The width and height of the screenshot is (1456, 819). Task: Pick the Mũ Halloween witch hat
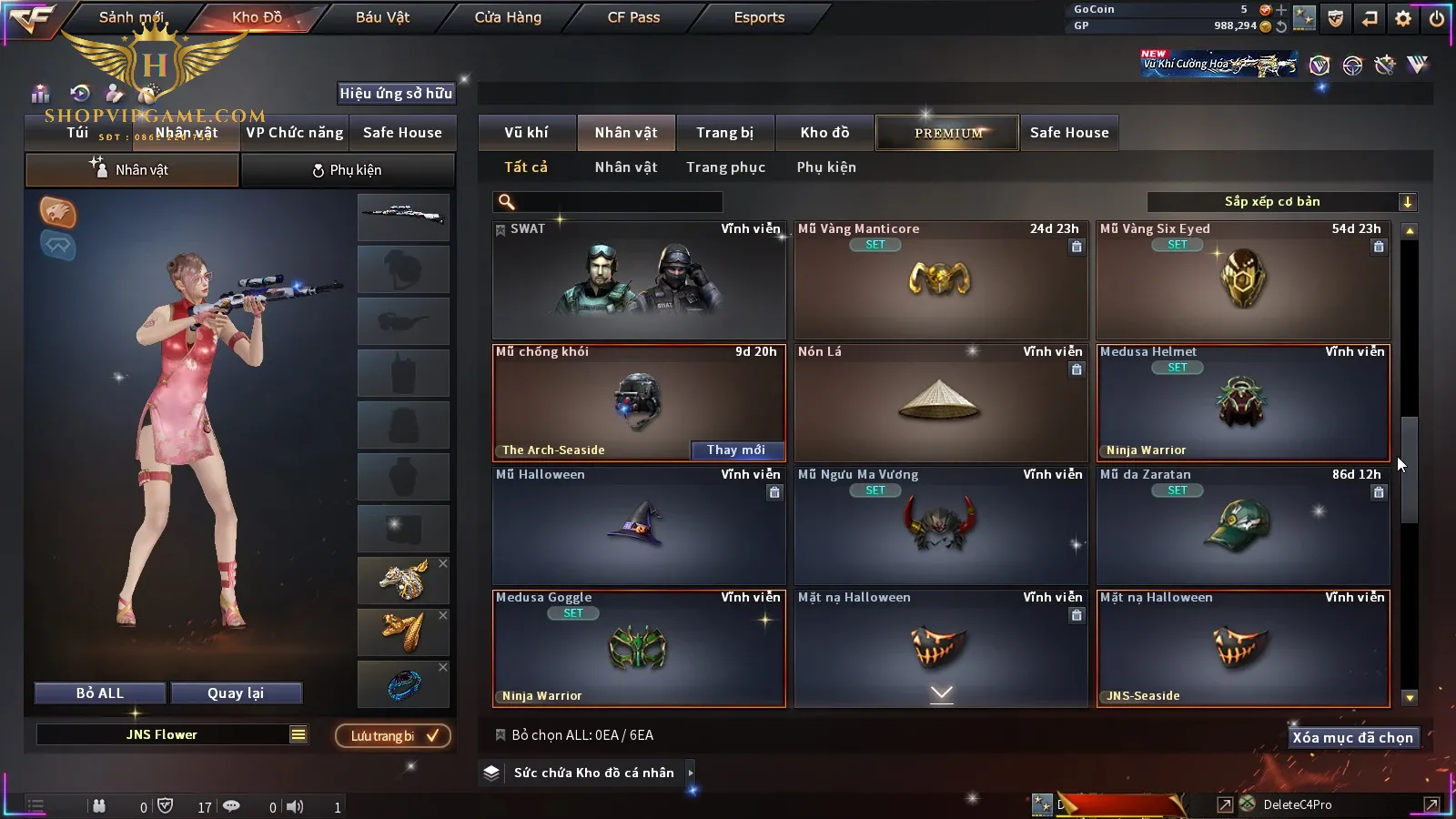[x=638, y=525]
